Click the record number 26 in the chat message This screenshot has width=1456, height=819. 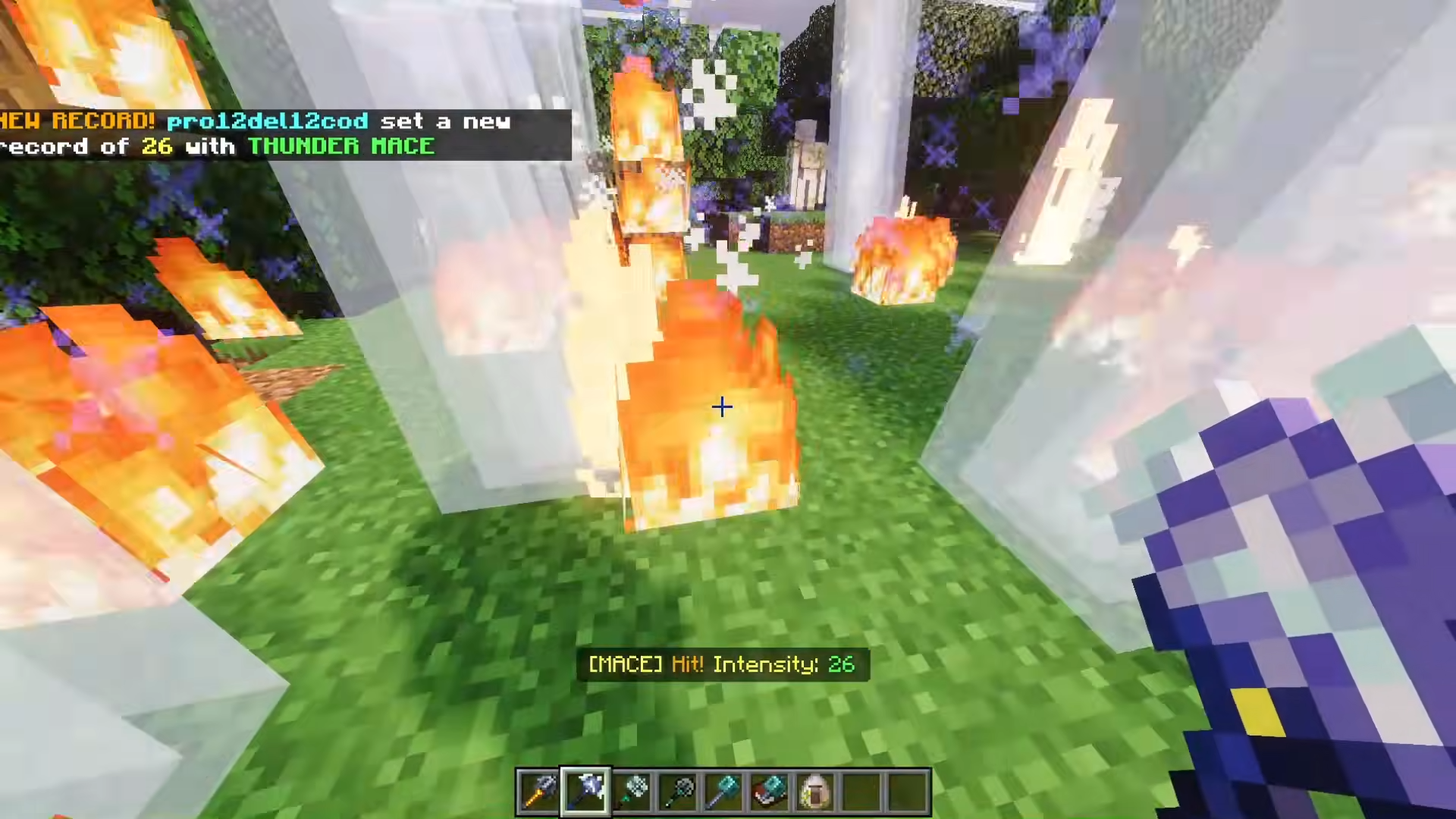click(x=157, y=146)
